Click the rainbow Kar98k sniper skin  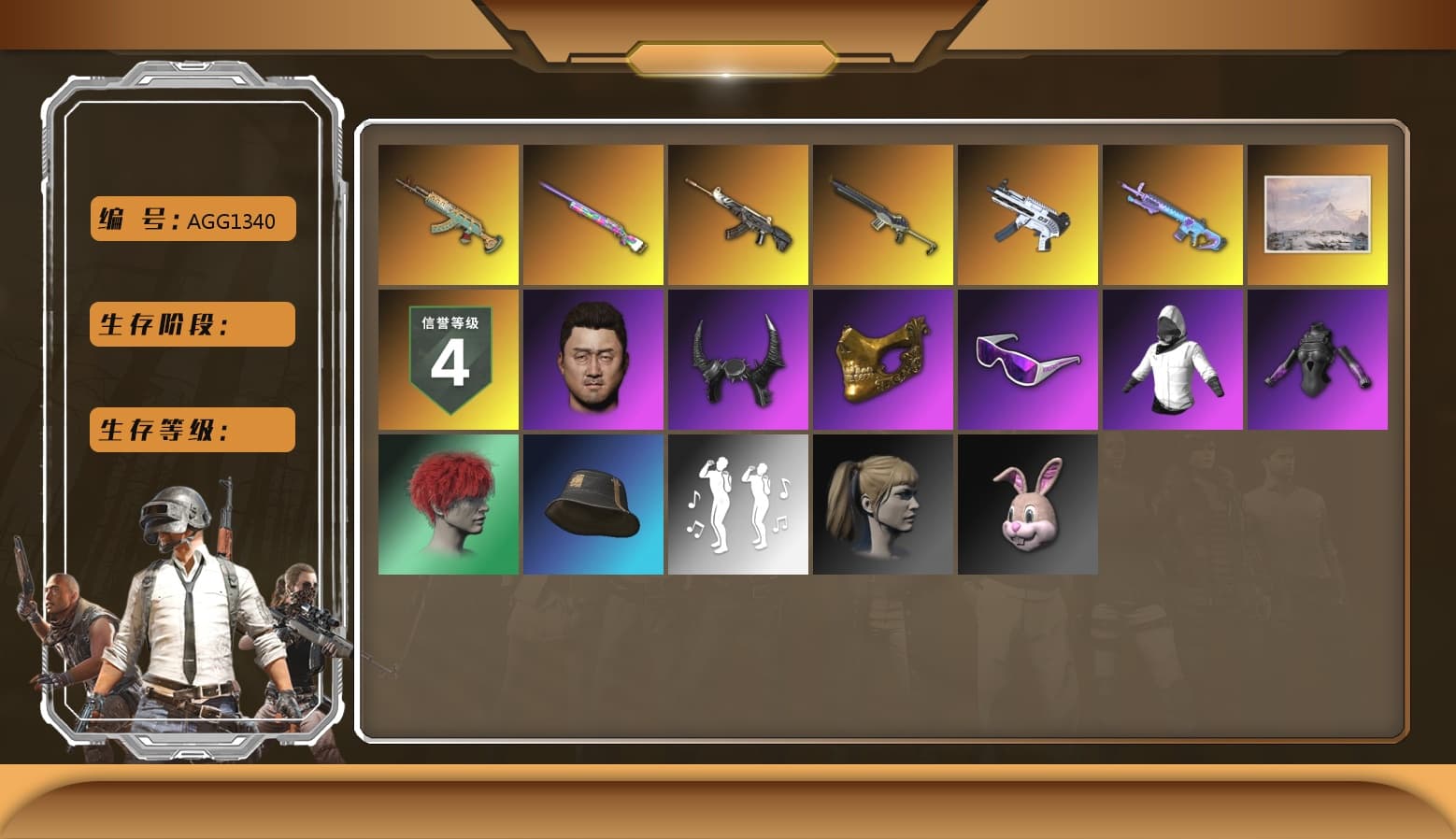[592, 214]
